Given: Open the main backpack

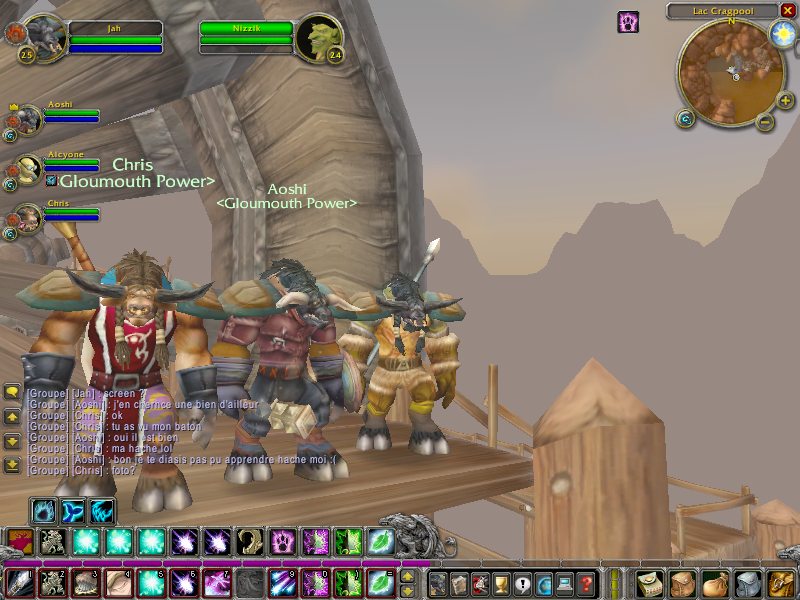Looking at the screenshot, I should click(779, 583).
